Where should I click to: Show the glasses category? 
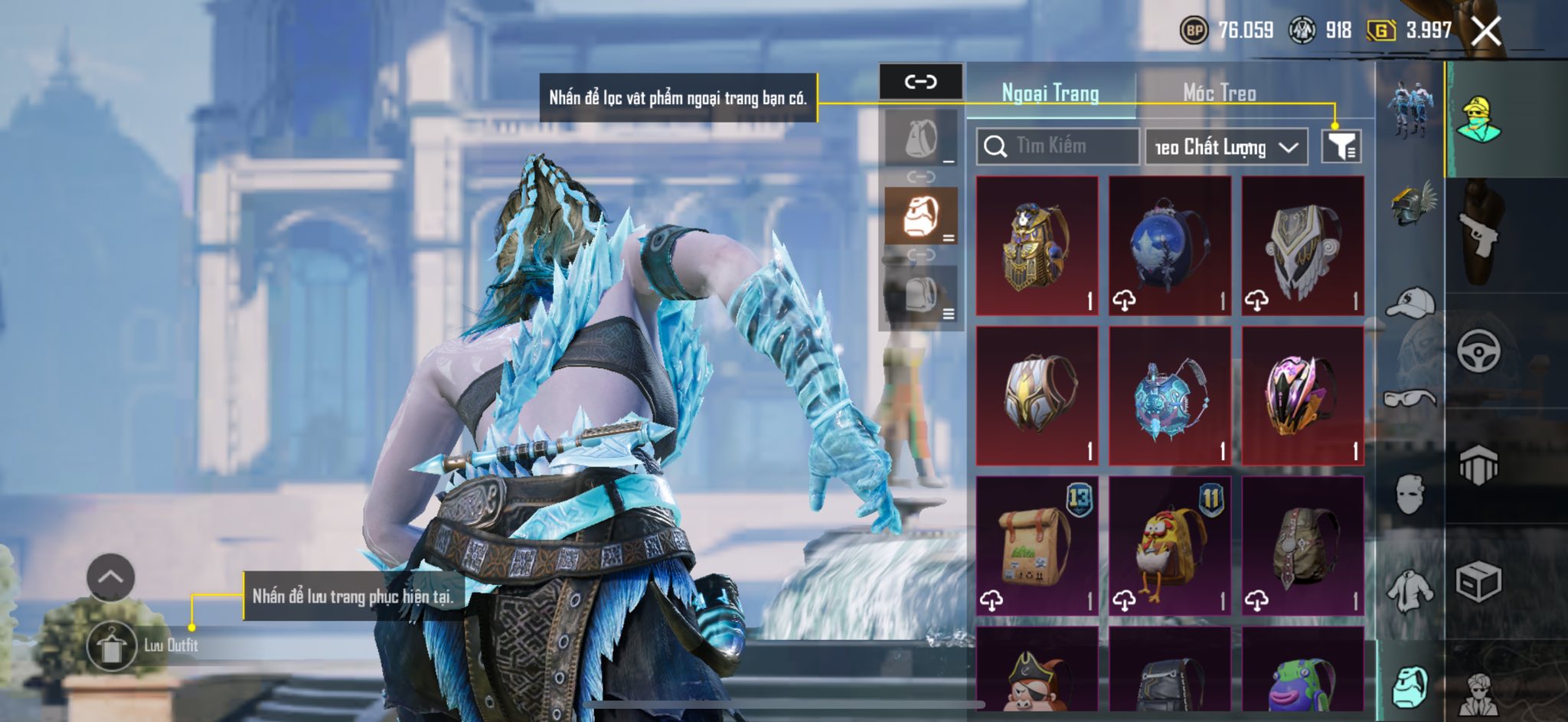1410,398
